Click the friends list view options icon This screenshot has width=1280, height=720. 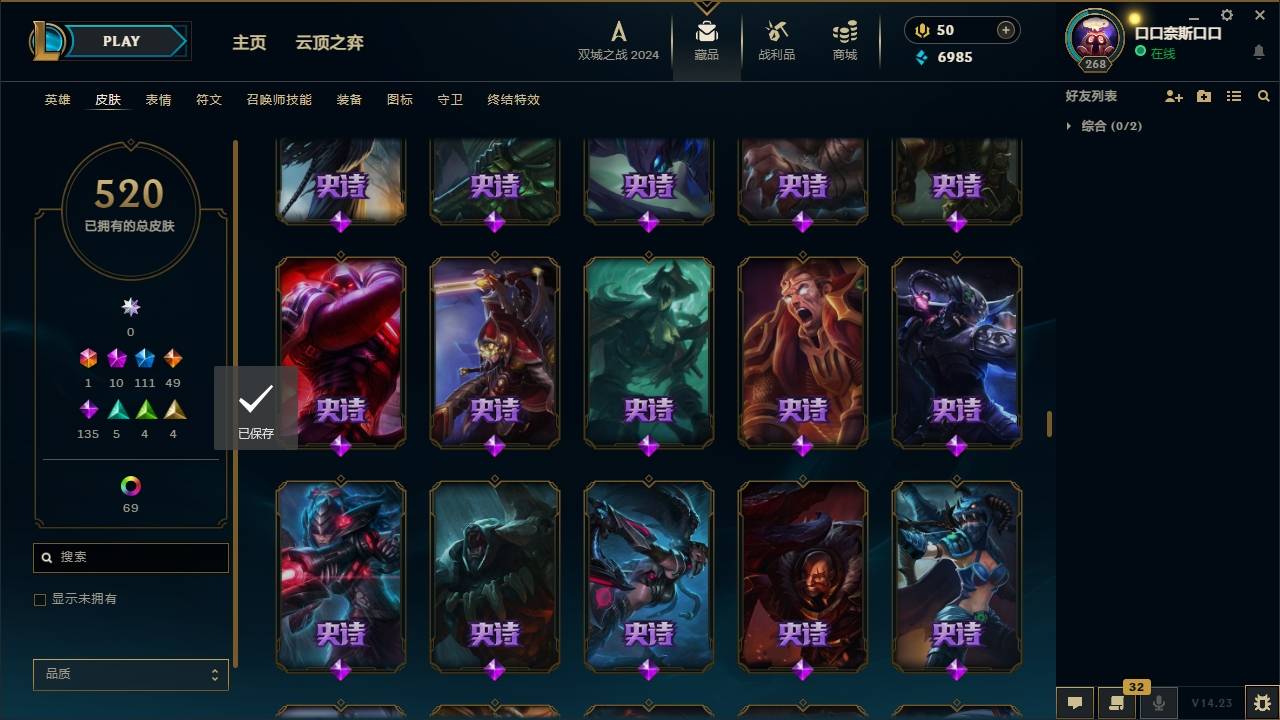click(x=1234, y=96)
